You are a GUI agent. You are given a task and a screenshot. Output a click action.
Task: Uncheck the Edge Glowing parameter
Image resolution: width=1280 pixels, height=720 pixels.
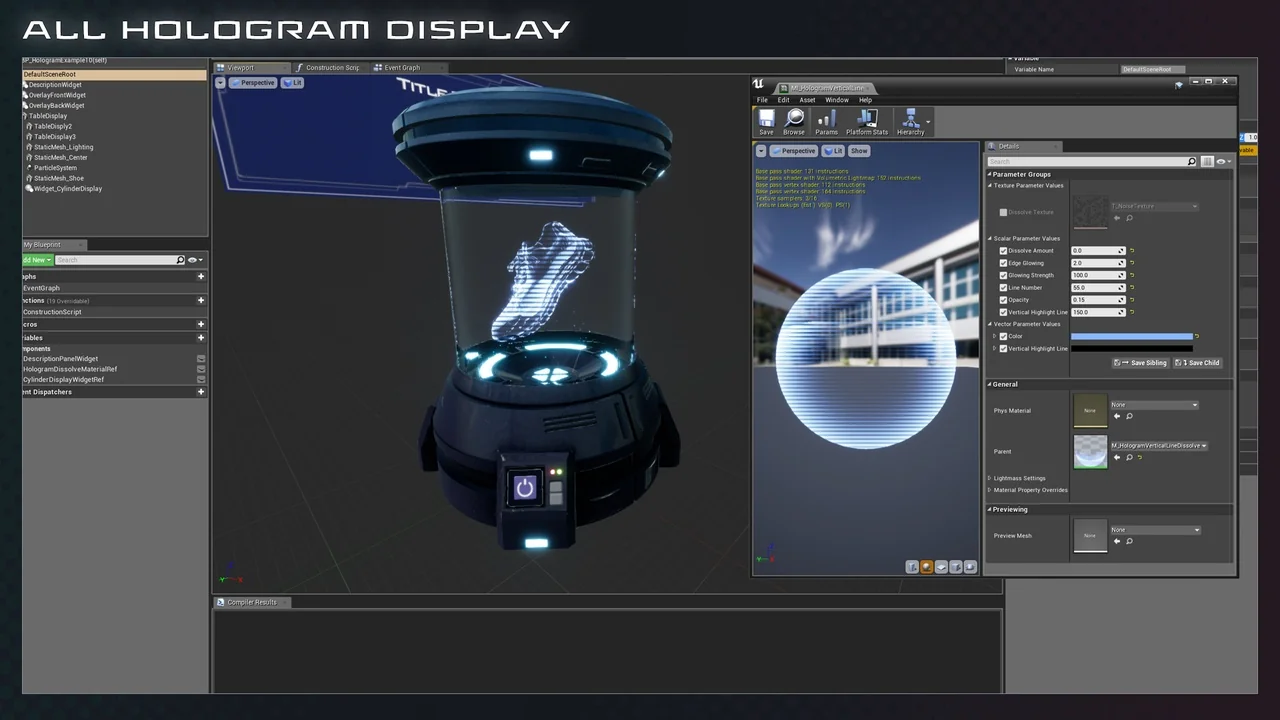tap(1003, 263)
